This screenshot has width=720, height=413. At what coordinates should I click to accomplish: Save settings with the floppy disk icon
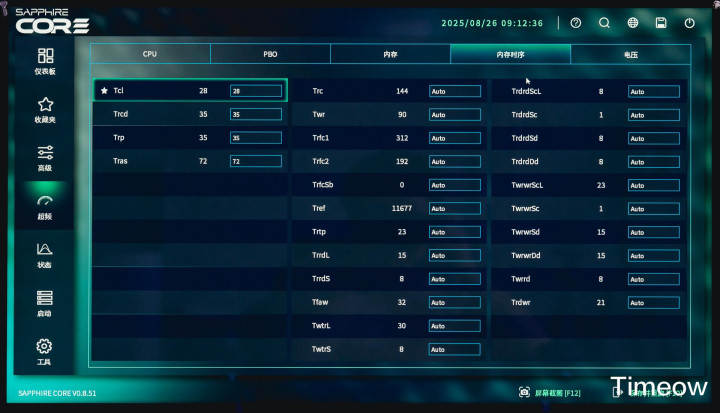coord(661,23)
